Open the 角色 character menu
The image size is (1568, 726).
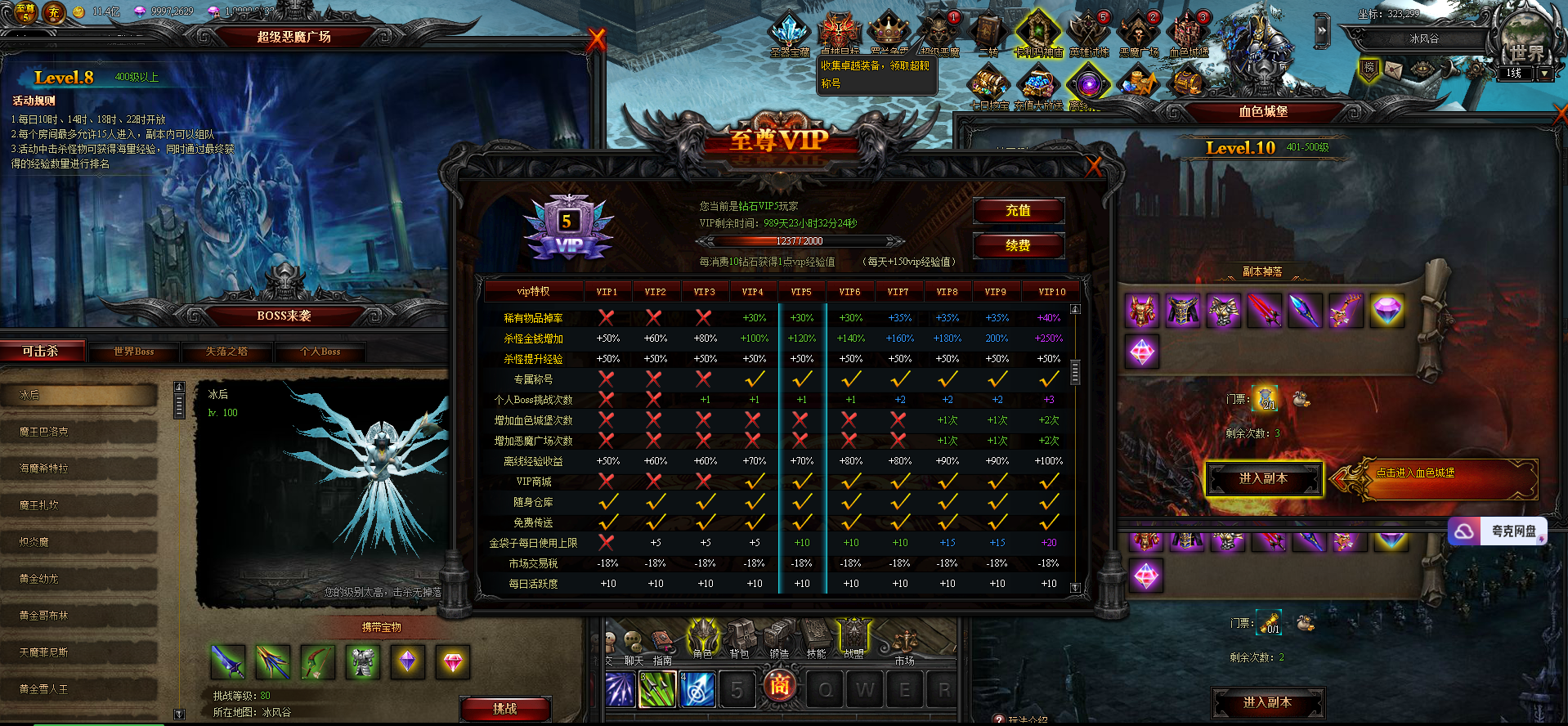pyautogui.click(x=702, y=639)
